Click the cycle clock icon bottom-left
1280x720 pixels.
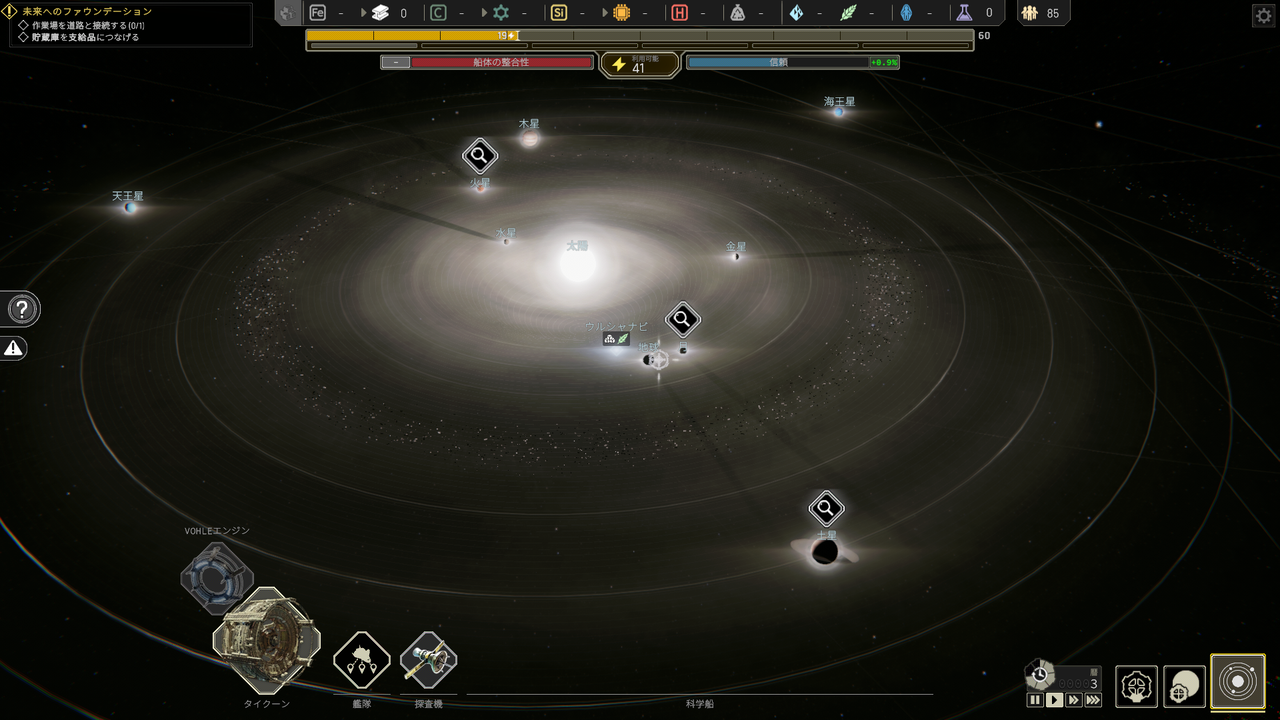point(1041,672)
